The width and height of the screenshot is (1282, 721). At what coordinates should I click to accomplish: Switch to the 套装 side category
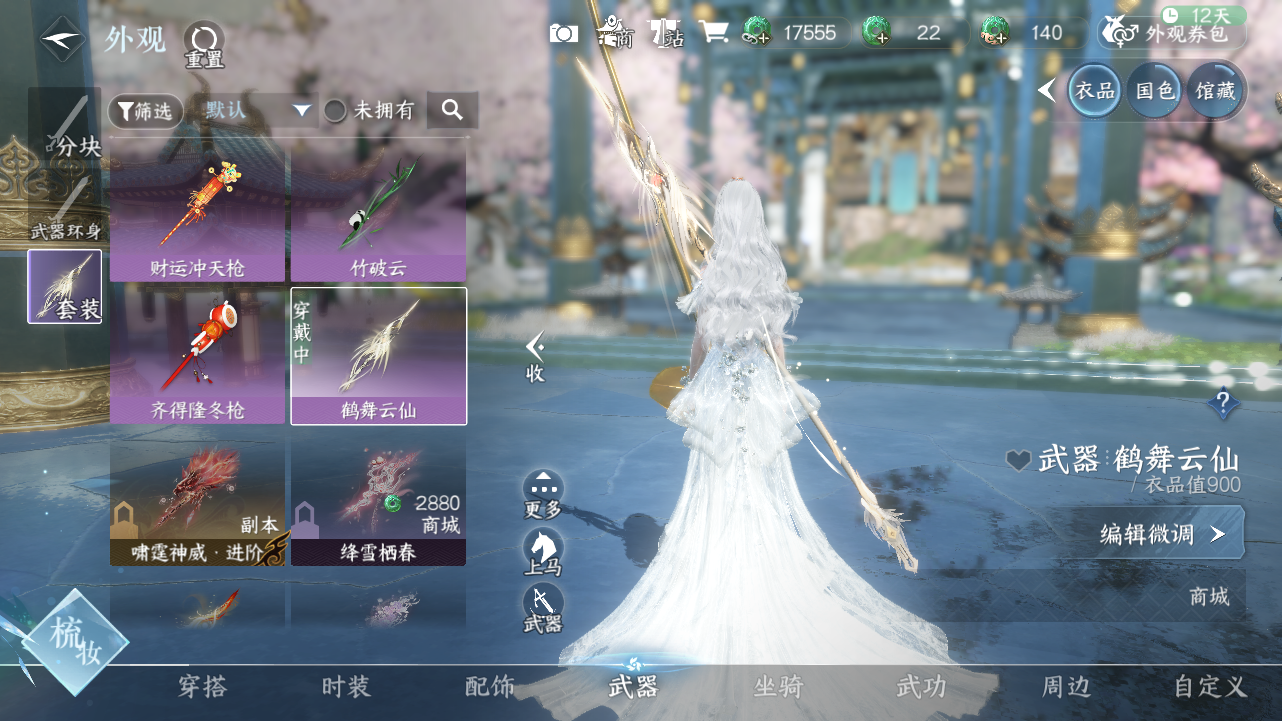(65, 287)
